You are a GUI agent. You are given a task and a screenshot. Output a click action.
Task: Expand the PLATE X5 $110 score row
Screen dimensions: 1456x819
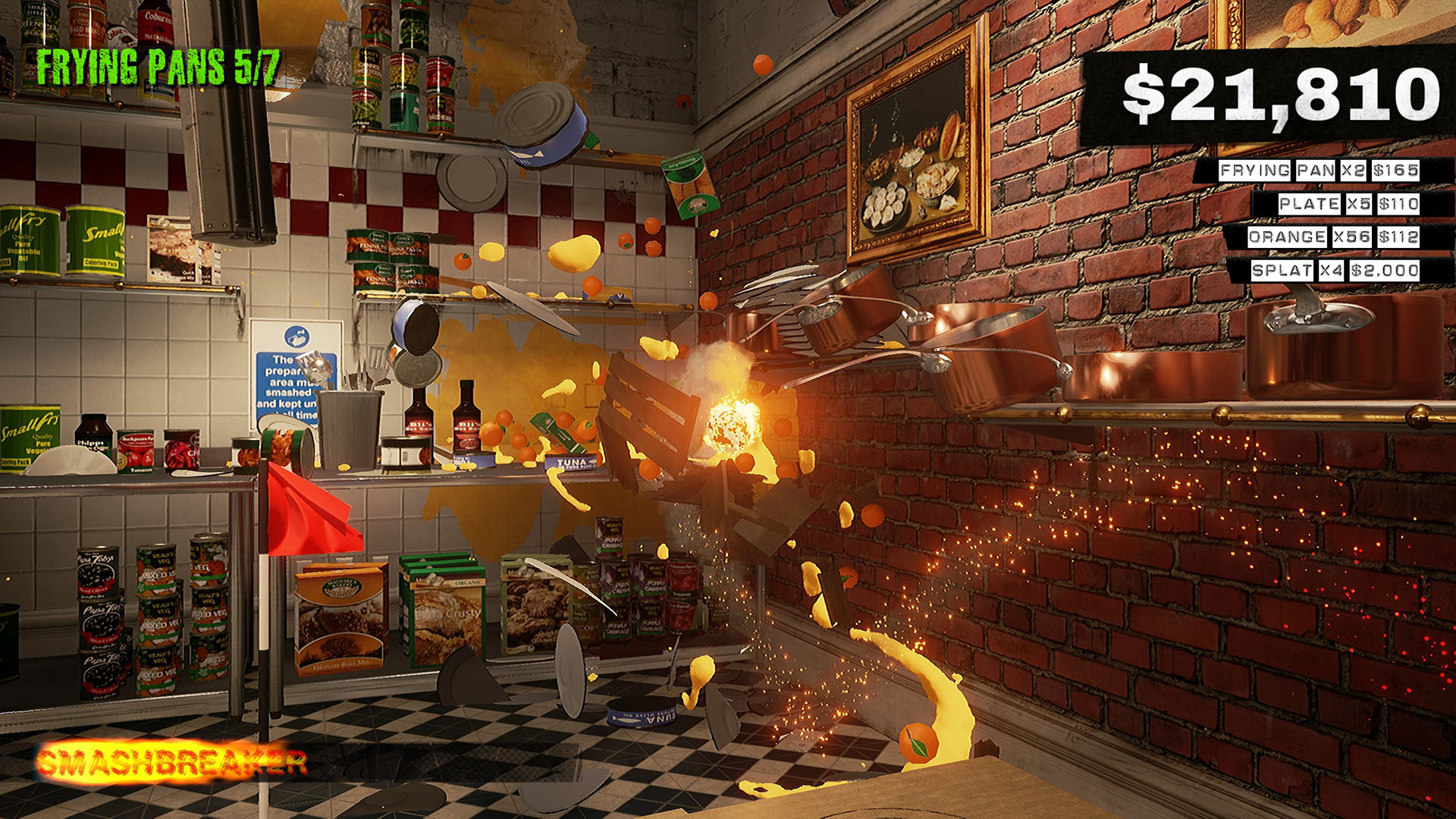[1348, 203]
